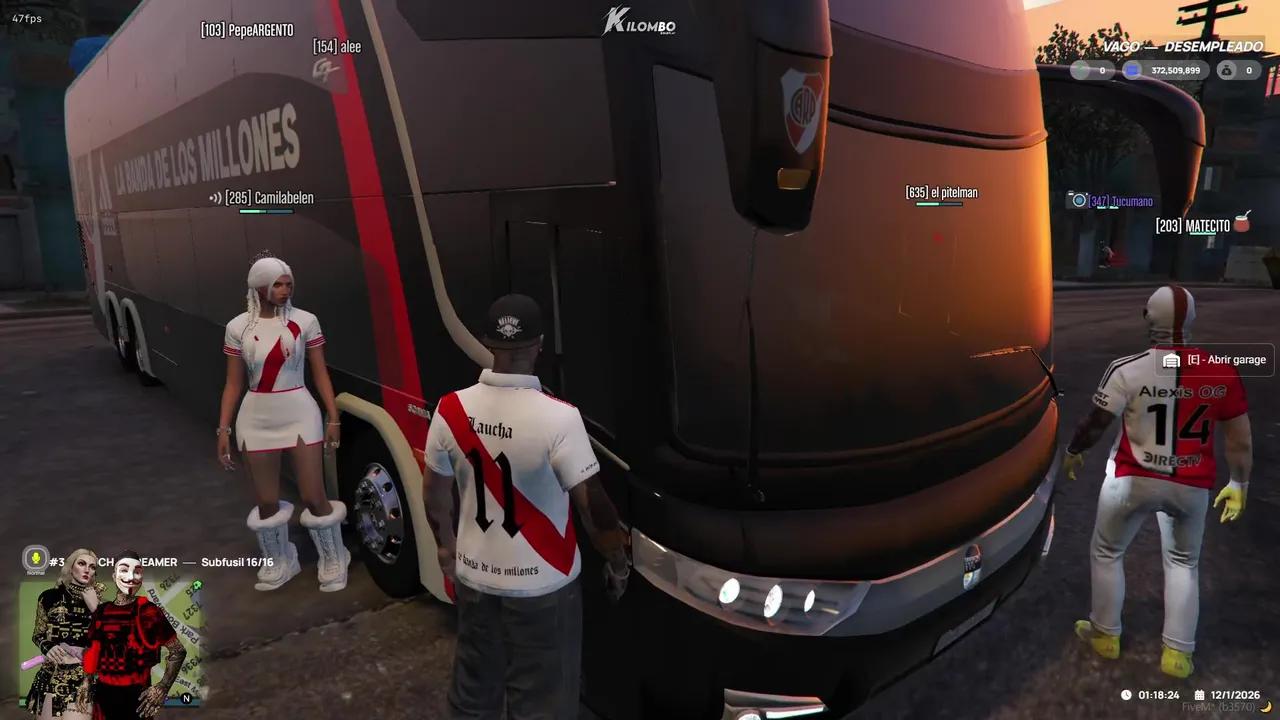Click the Twitch icon next to Tucumano

tap(1080, 200)
